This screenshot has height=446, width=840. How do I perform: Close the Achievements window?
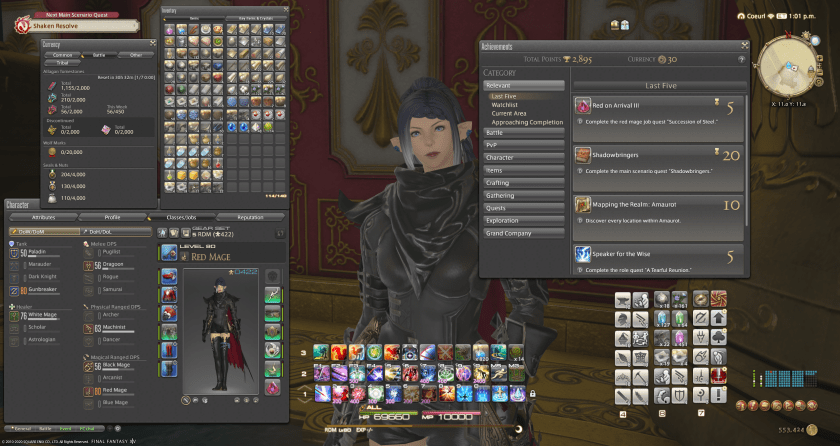744,45
